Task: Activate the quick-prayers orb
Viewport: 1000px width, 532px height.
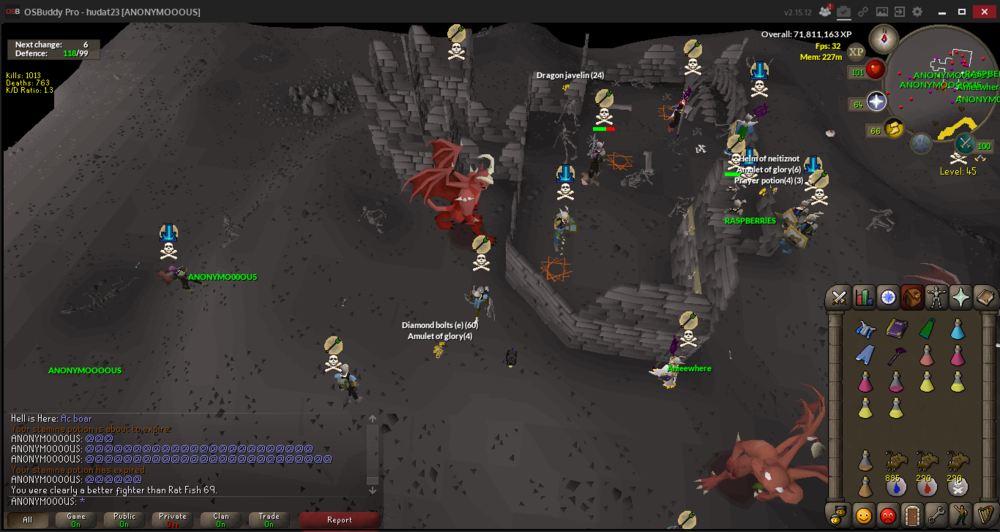Action: click(877, 102)
